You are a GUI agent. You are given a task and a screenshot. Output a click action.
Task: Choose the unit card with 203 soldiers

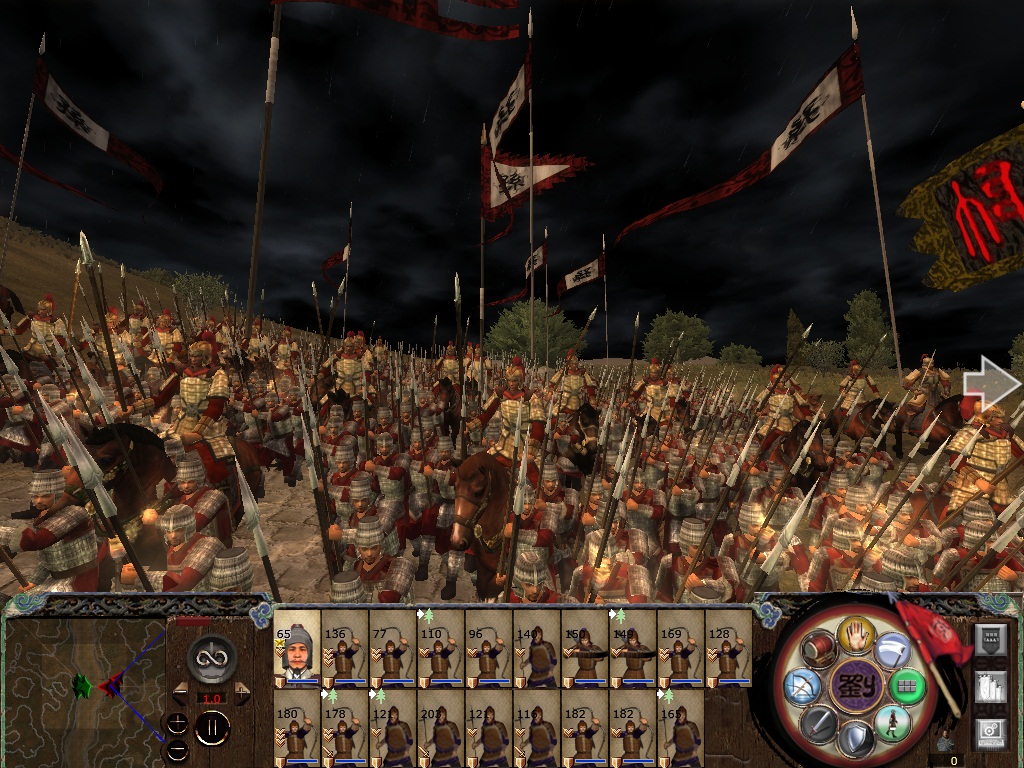point(441,728)
